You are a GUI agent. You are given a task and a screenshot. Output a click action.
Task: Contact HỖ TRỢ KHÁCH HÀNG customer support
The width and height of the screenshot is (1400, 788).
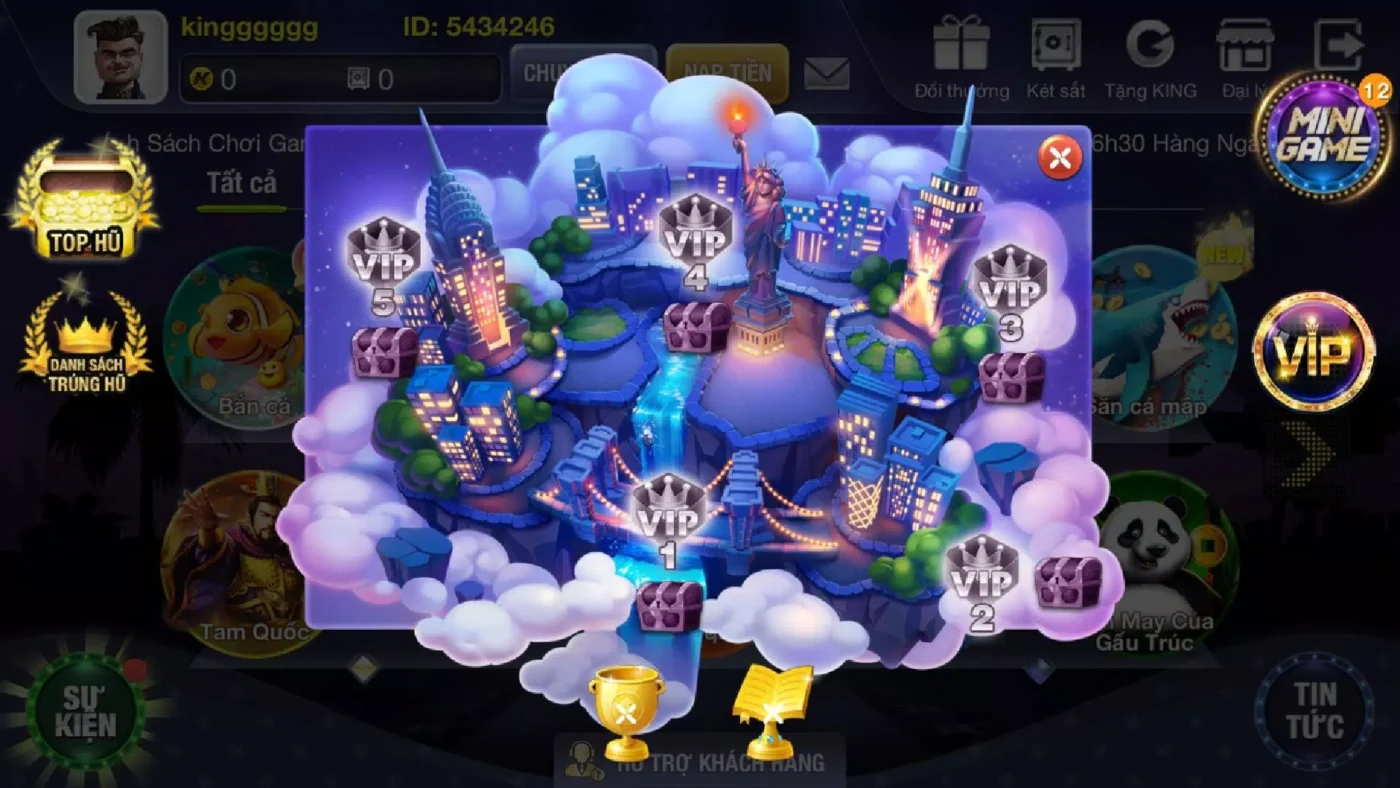click(x=700, y=762)
